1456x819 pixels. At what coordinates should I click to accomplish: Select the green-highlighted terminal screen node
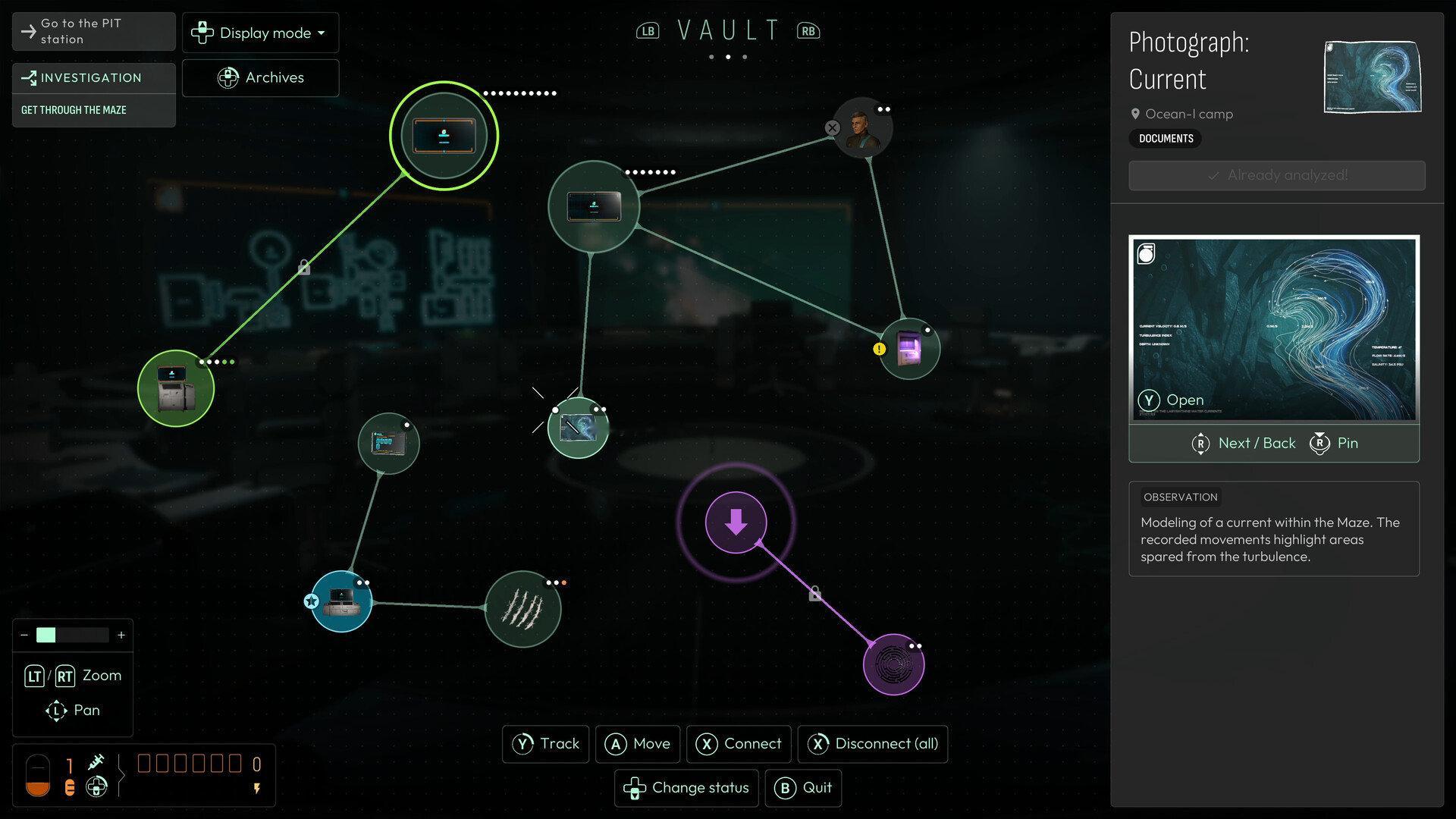[444, 136]
